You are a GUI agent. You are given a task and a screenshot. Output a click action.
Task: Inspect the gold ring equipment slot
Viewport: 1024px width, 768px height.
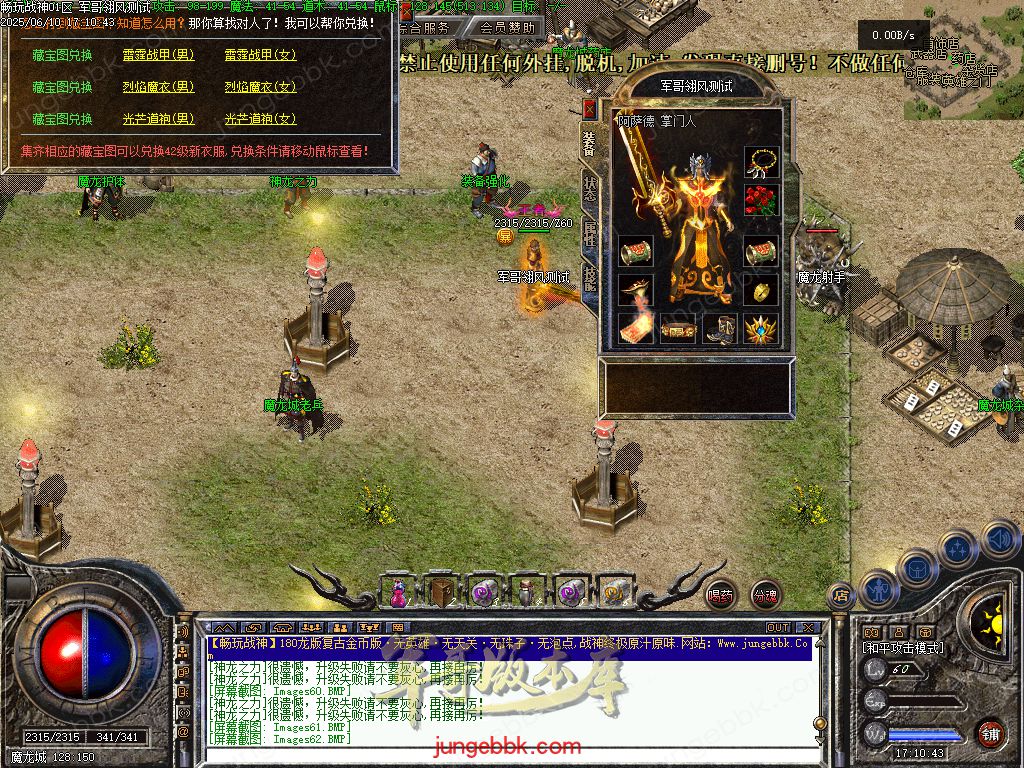pyautogui.click(x=761, y=289)
